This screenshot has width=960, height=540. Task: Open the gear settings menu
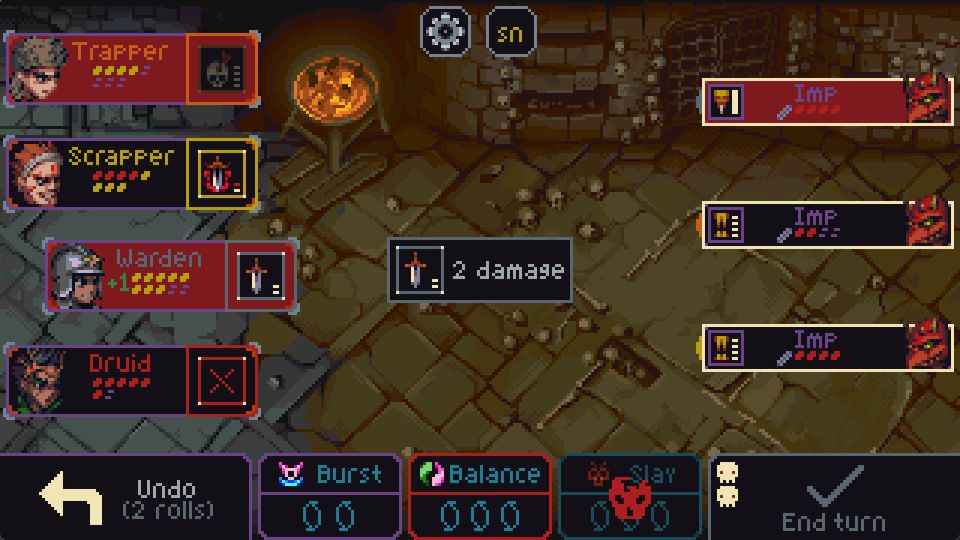click(x=441, y=31)
